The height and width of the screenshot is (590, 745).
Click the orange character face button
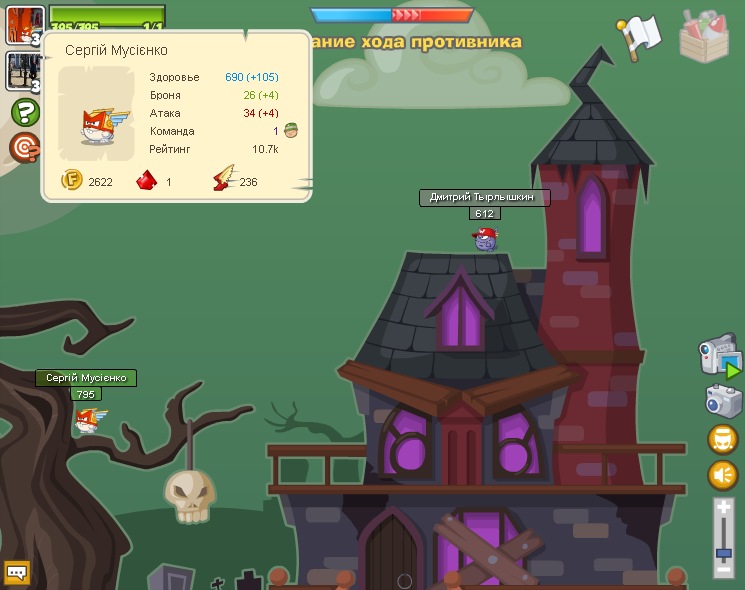723,439
